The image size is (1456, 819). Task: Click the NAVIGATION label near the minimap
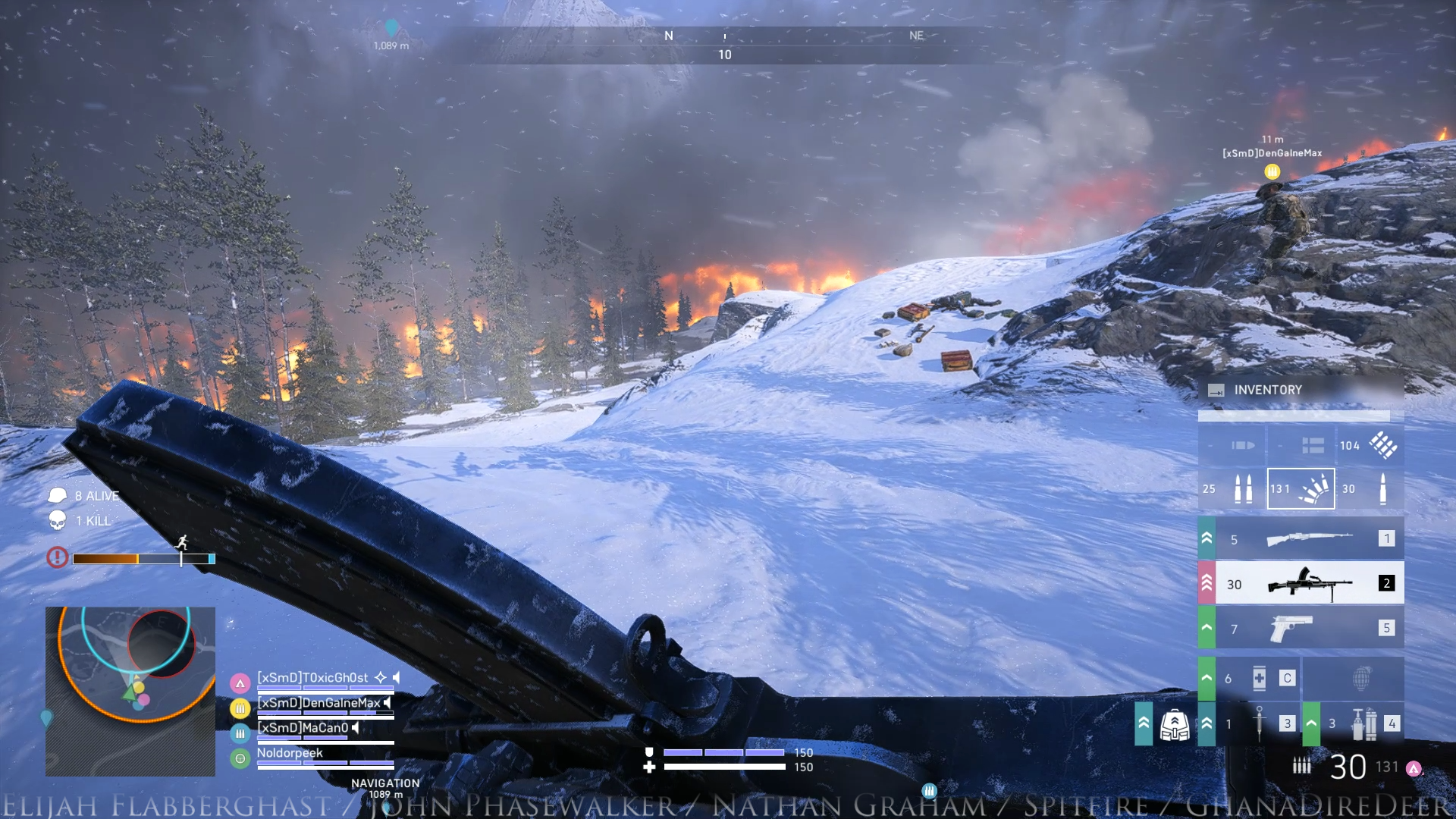(x=386, y=782)
